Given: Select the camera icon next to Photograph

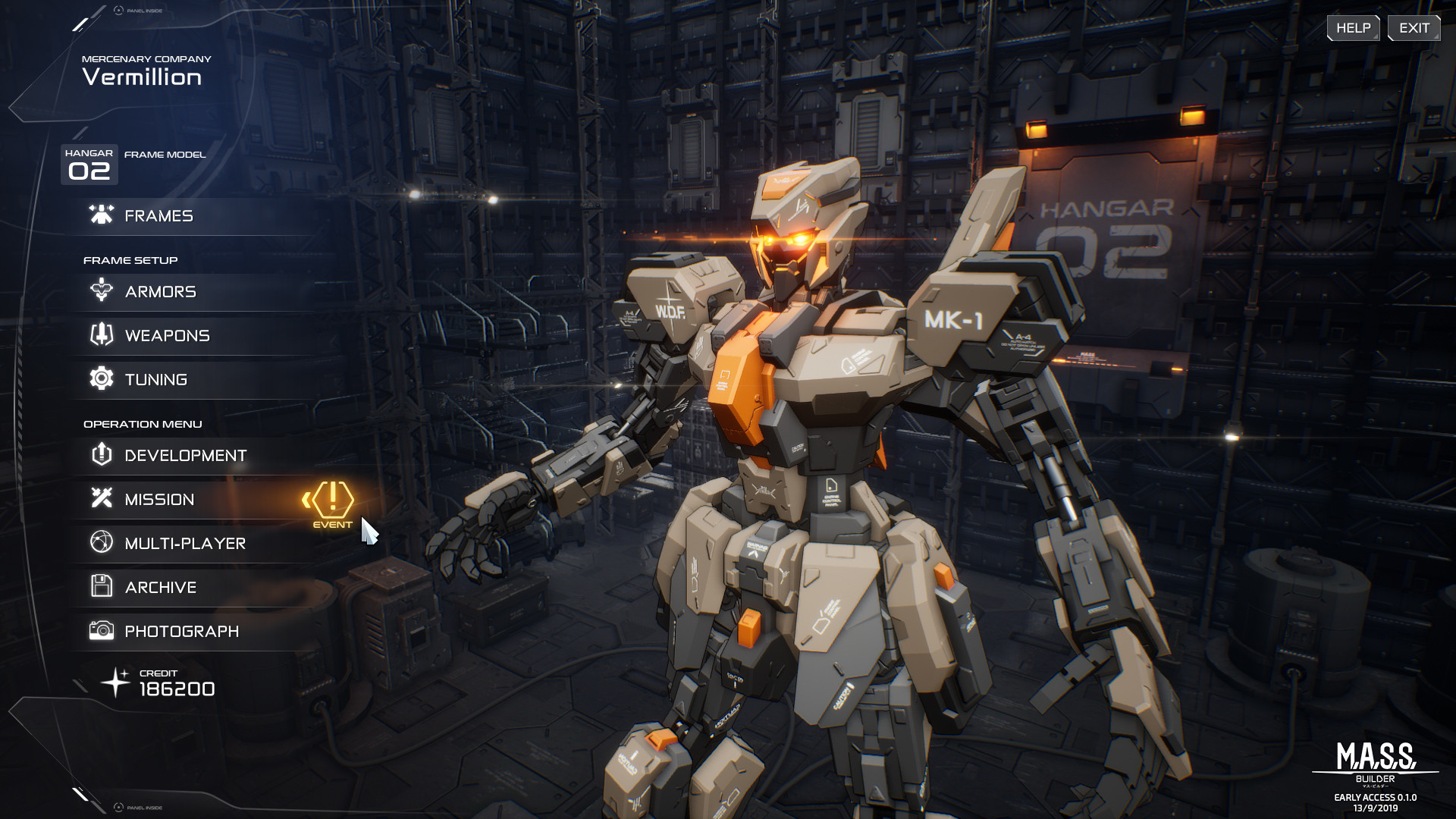Looking at the screenshot, I should 99,630.
